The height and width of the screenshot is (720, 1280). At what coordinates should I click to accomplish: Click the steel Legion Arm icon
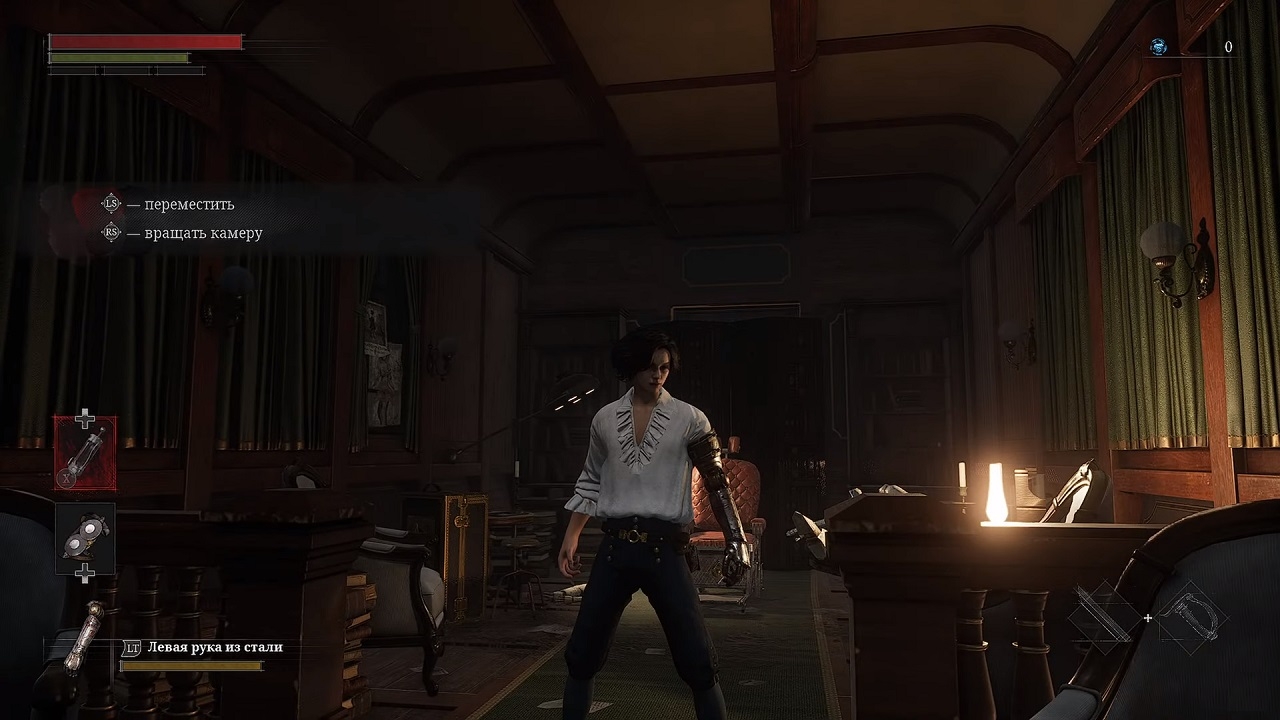(x=82, y=637)
